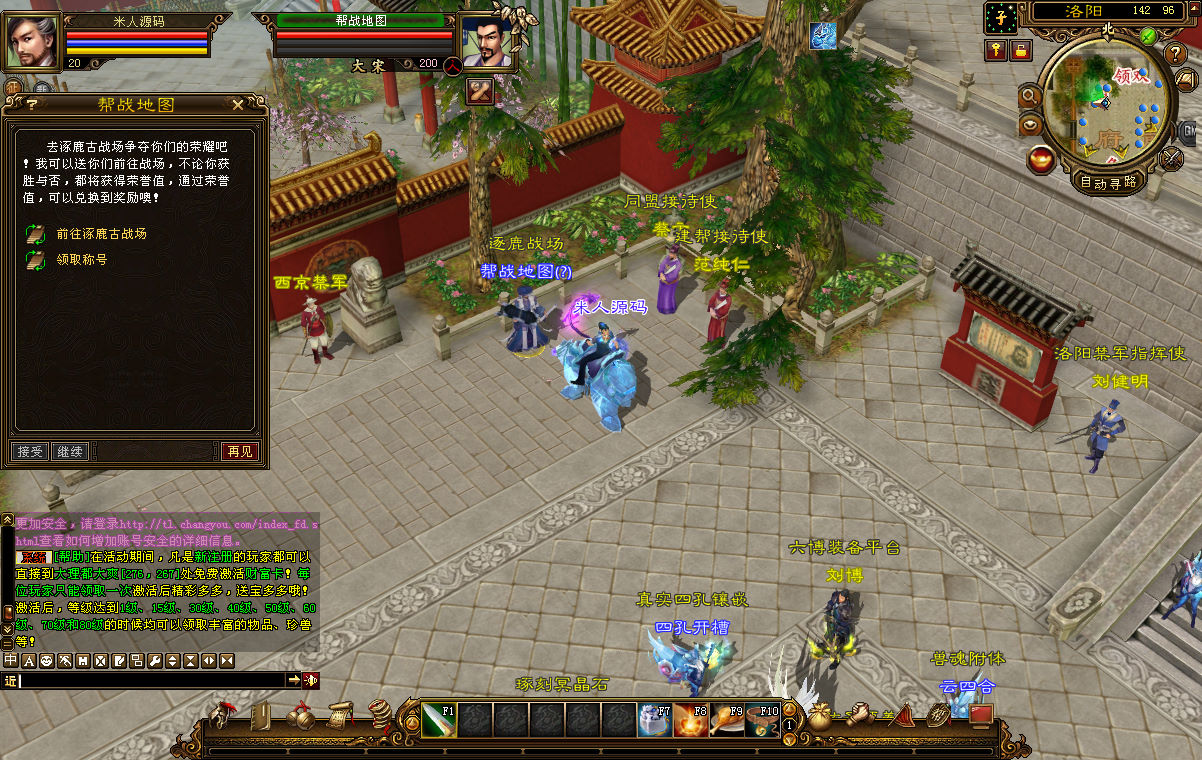Image resolution: width=1202 pixels, height=760 pixels.
Task: Click the minimap magnifying glass button
Action: pyautogui.click(x=1029, y=96)
